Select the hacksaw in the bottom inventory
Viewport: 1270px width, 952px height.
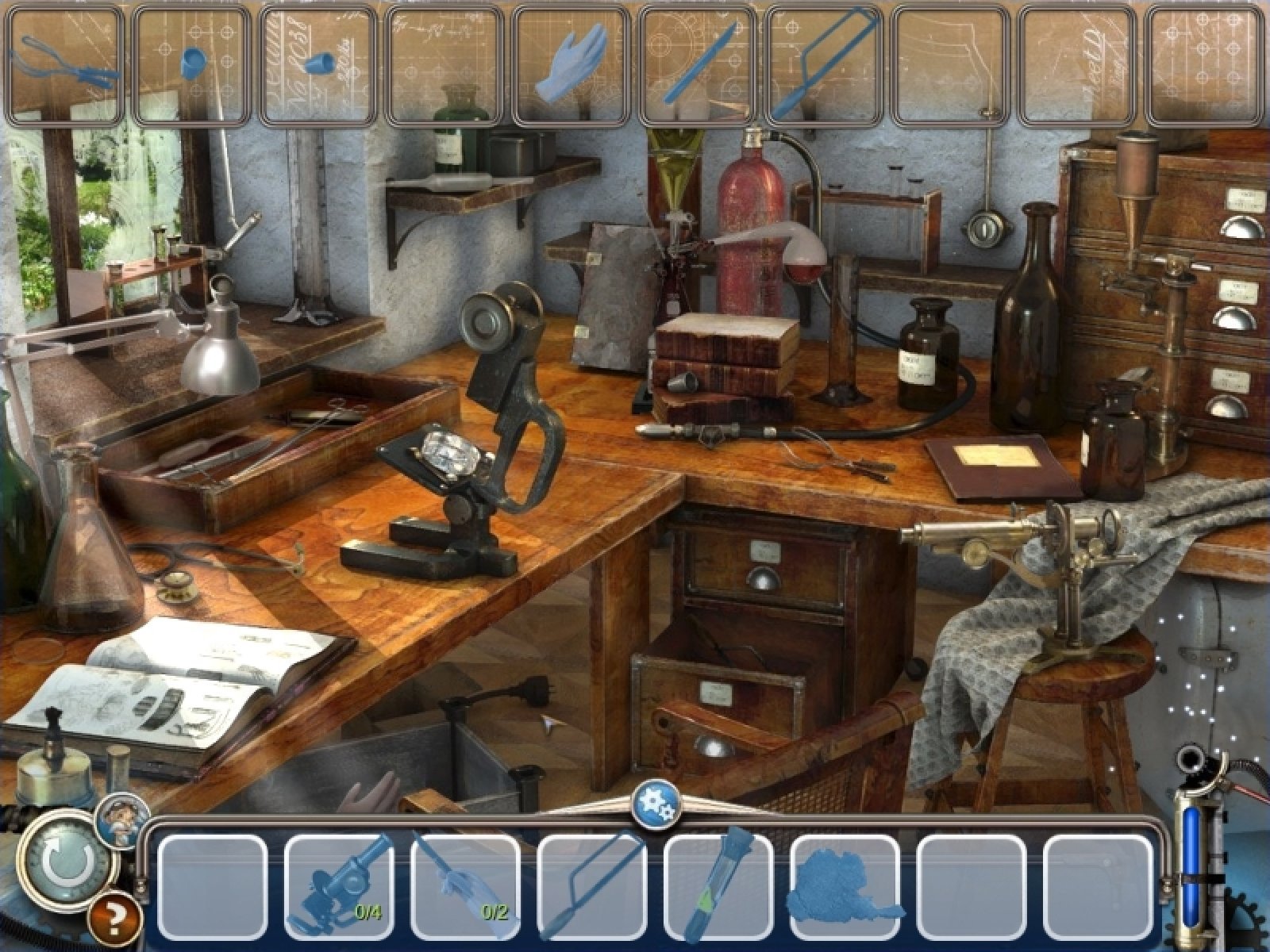pyautogui.click(x=592, y=888)
